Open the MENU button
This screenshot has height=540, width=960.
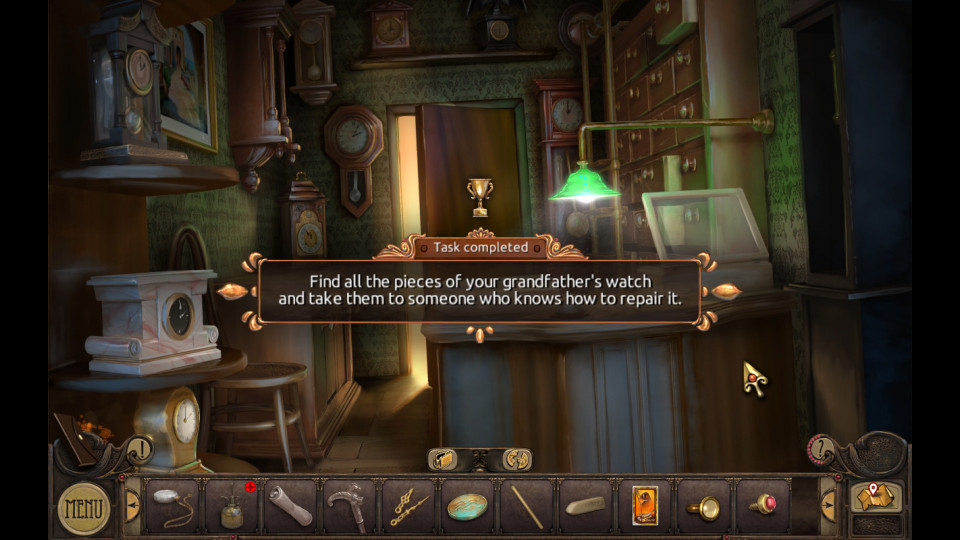[83, 508]
